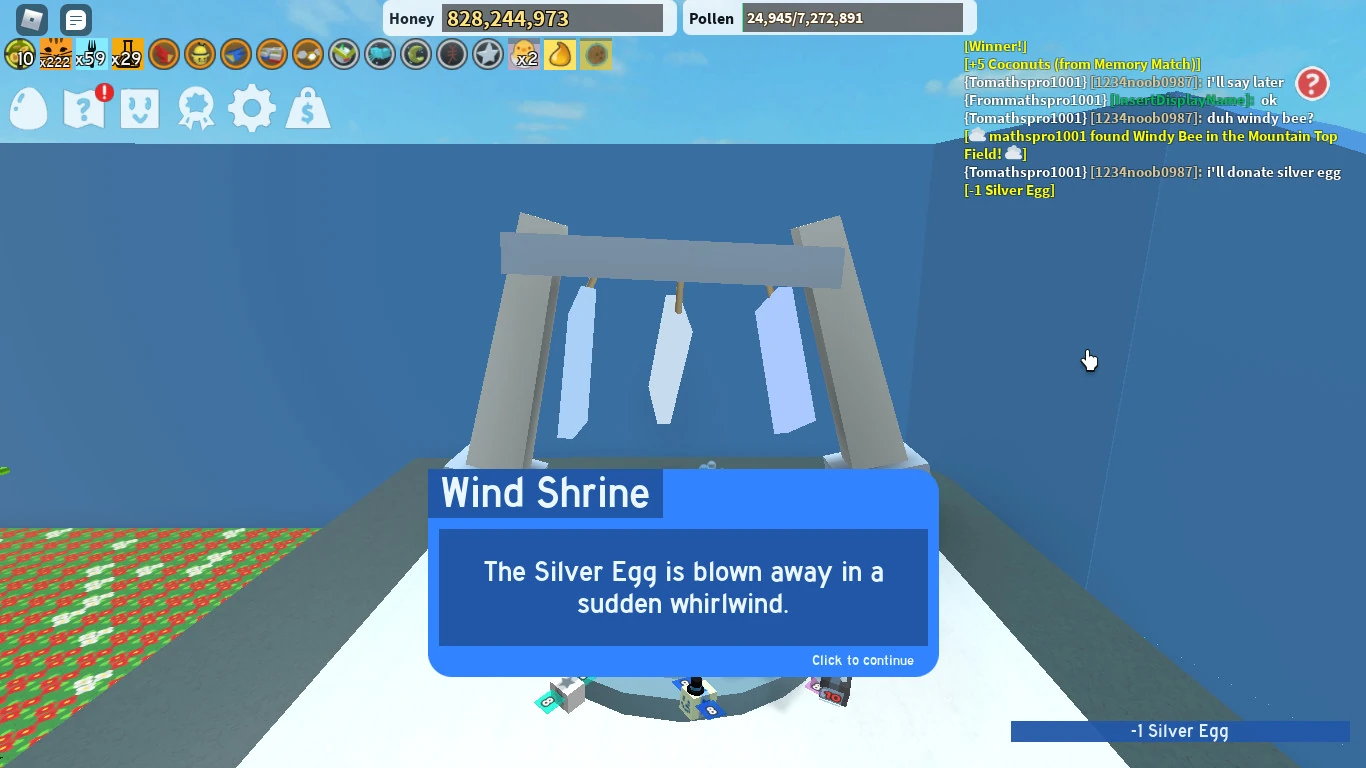Click the honey drop buff icon
Viewport: 1366px width, 768px height.
(560, 54)
